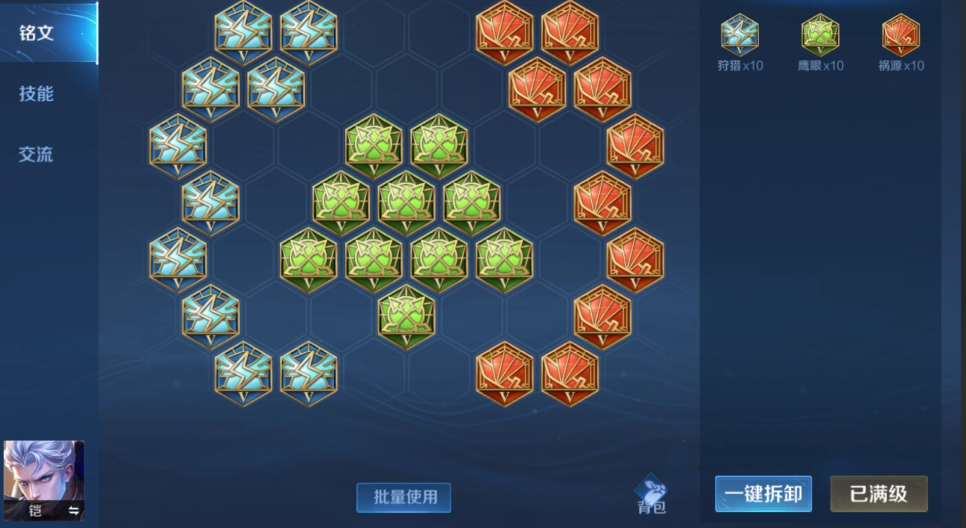Screen dimensions: 966x528
Task: Switch to the 铭文 tab
Action: click(x=37, y=33)
